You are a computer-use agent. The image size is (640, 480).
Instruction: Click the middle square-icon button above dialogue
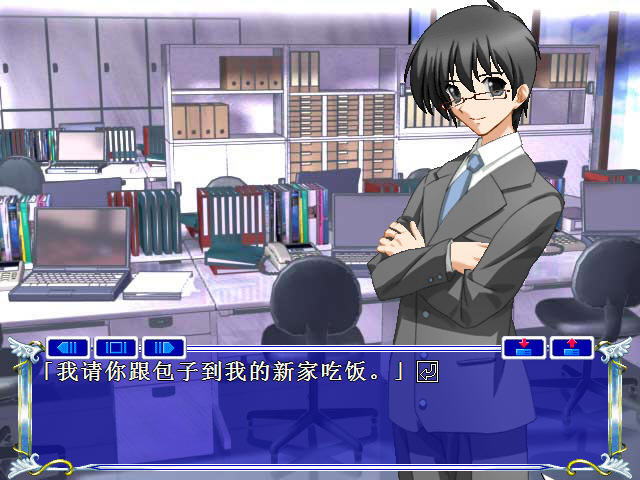[x=116, y=348]
